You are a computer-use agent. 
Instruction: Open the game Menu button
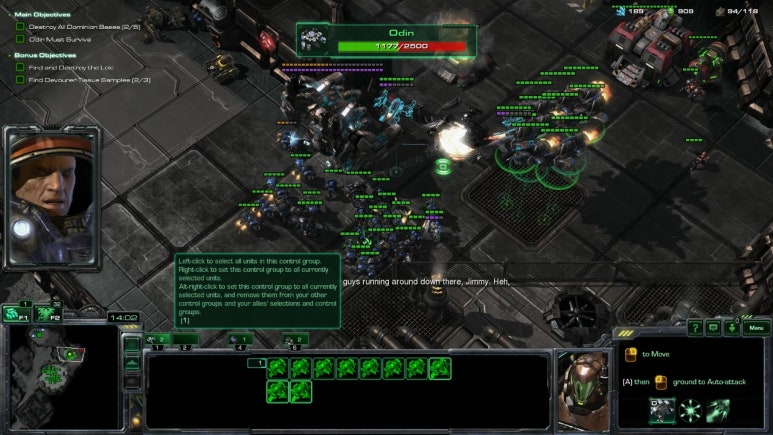[756, 327]
